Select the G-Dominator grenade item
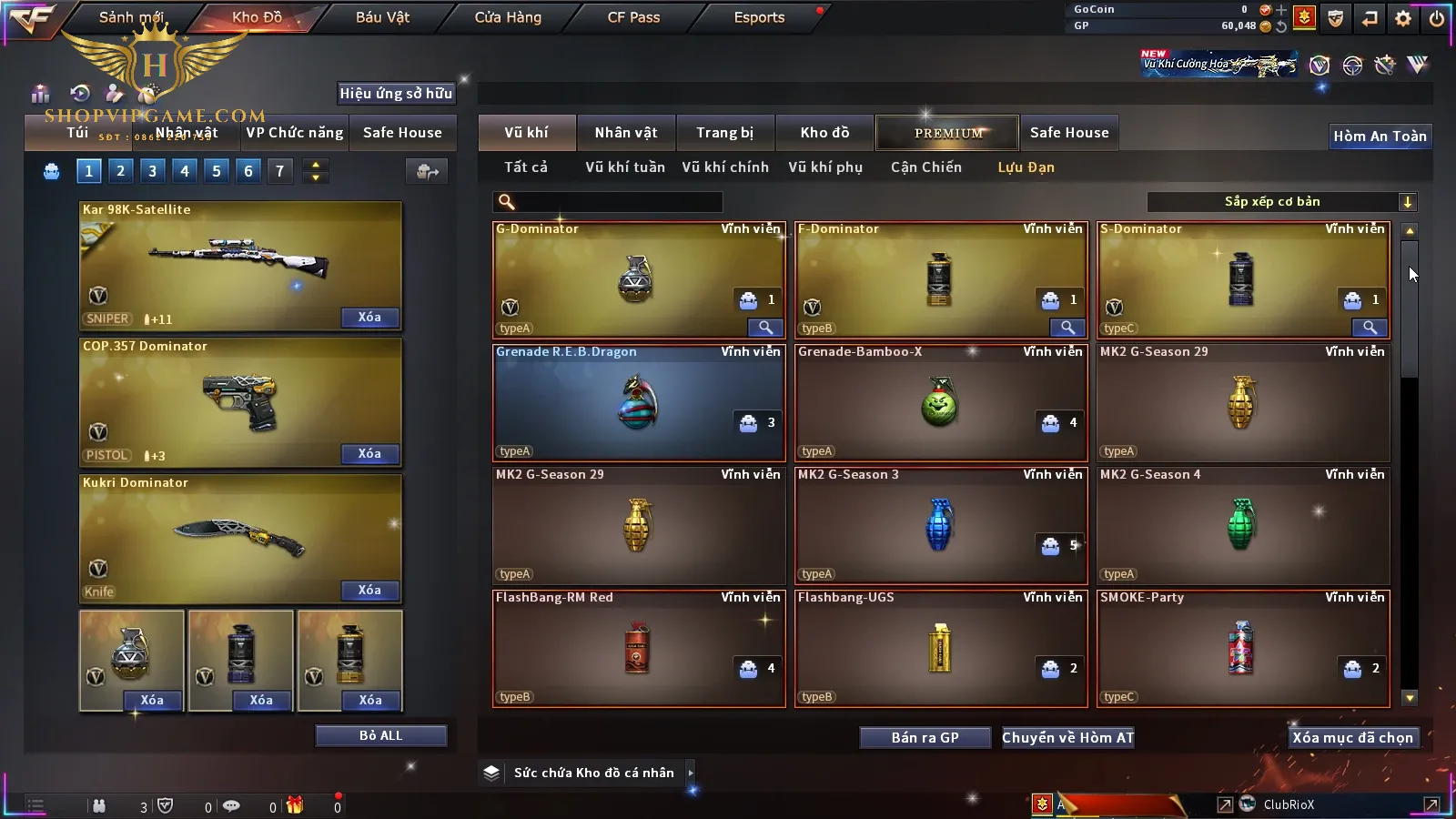 637,280
